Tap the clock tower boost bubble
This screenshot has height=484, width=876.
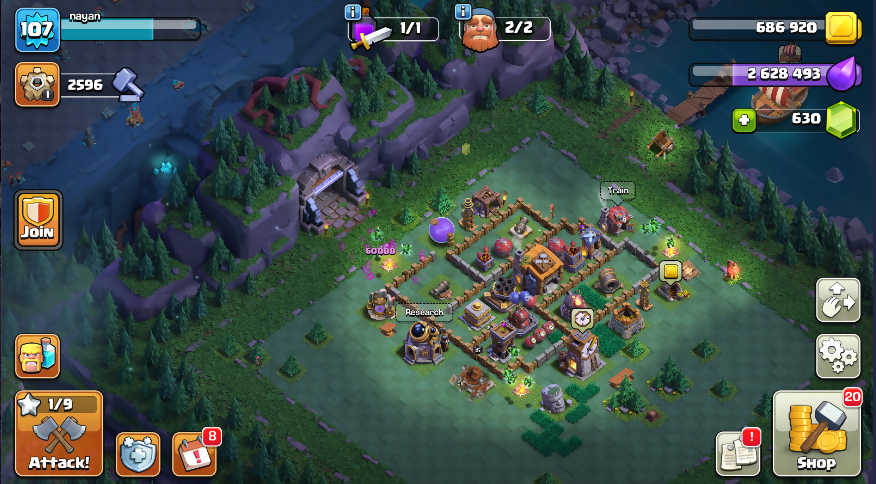(x=582, y=318)
